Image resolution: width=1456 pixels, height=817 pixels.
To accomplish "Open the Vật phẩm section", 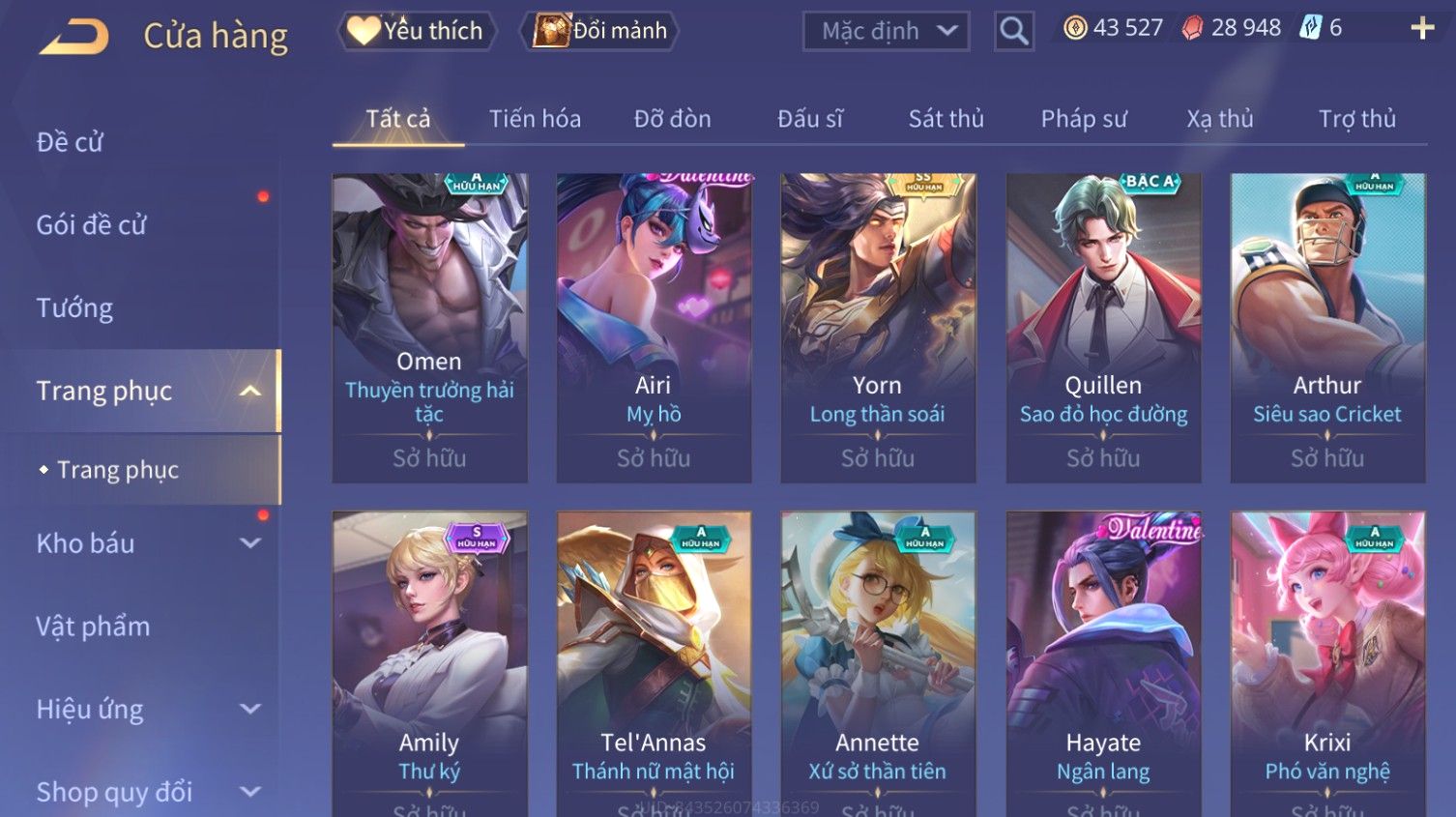I will (93, 627).
